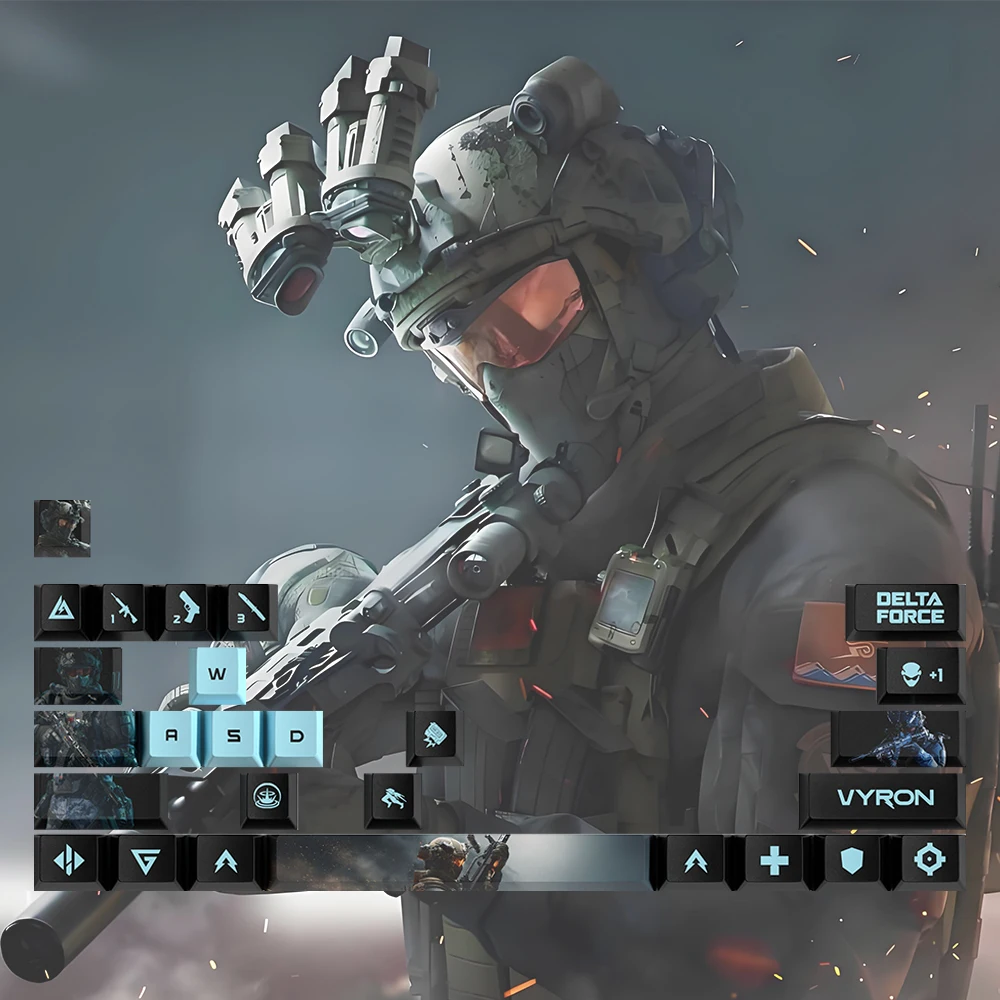Image resolution: width=1000 pixels, height=1000 pixels.
Task: Click the light blue S key
Action: [x=233, y=736]
